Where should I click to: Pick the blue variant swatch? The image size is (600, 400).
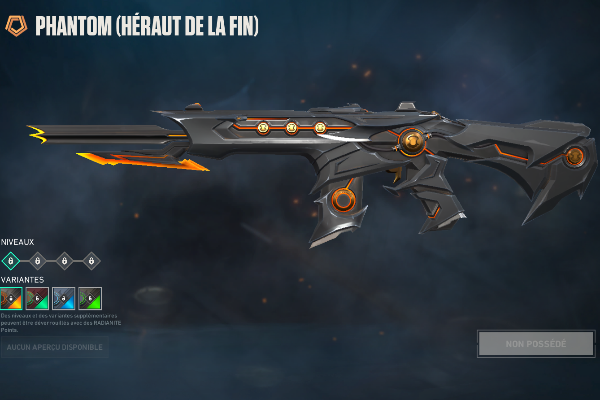[64, 298]
